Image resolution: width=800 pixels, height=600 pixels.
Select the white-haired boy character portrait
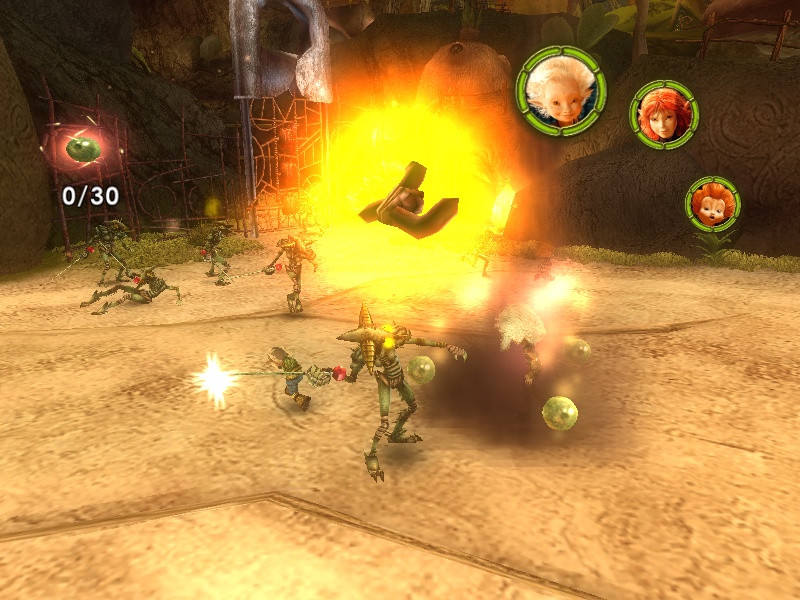click(560, 91)
